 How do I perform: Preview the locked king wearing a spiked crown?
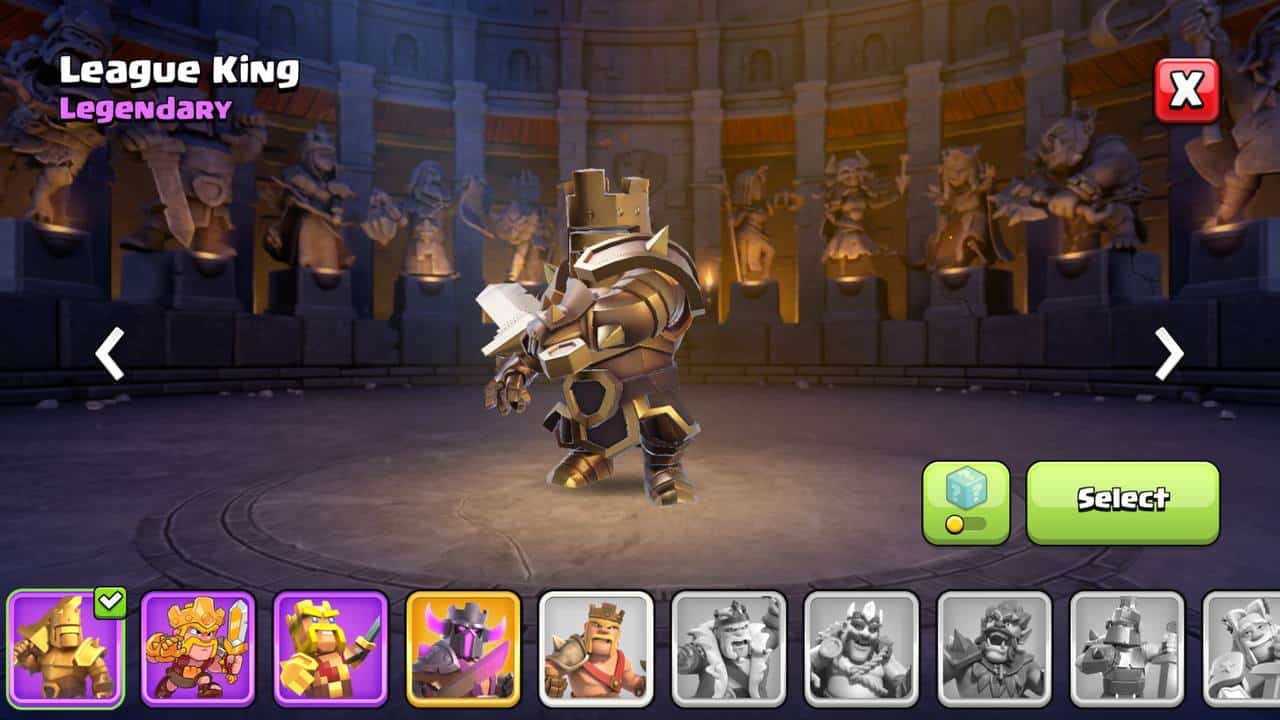pyautogui.click(x=861, y=649)
